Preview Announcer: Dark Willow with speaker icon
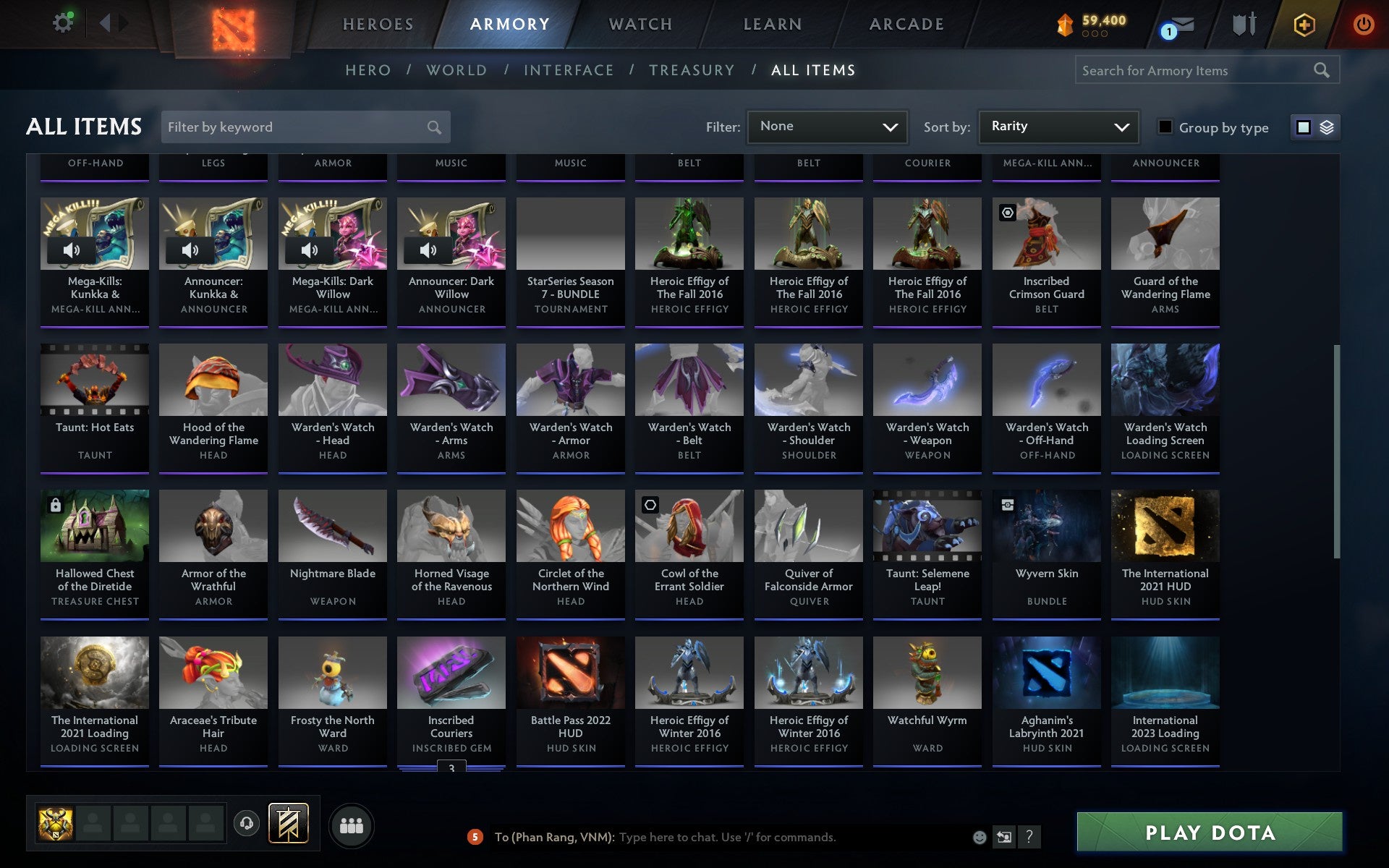The height and width of the screenshot is (868, 1389). click(429, 250)
